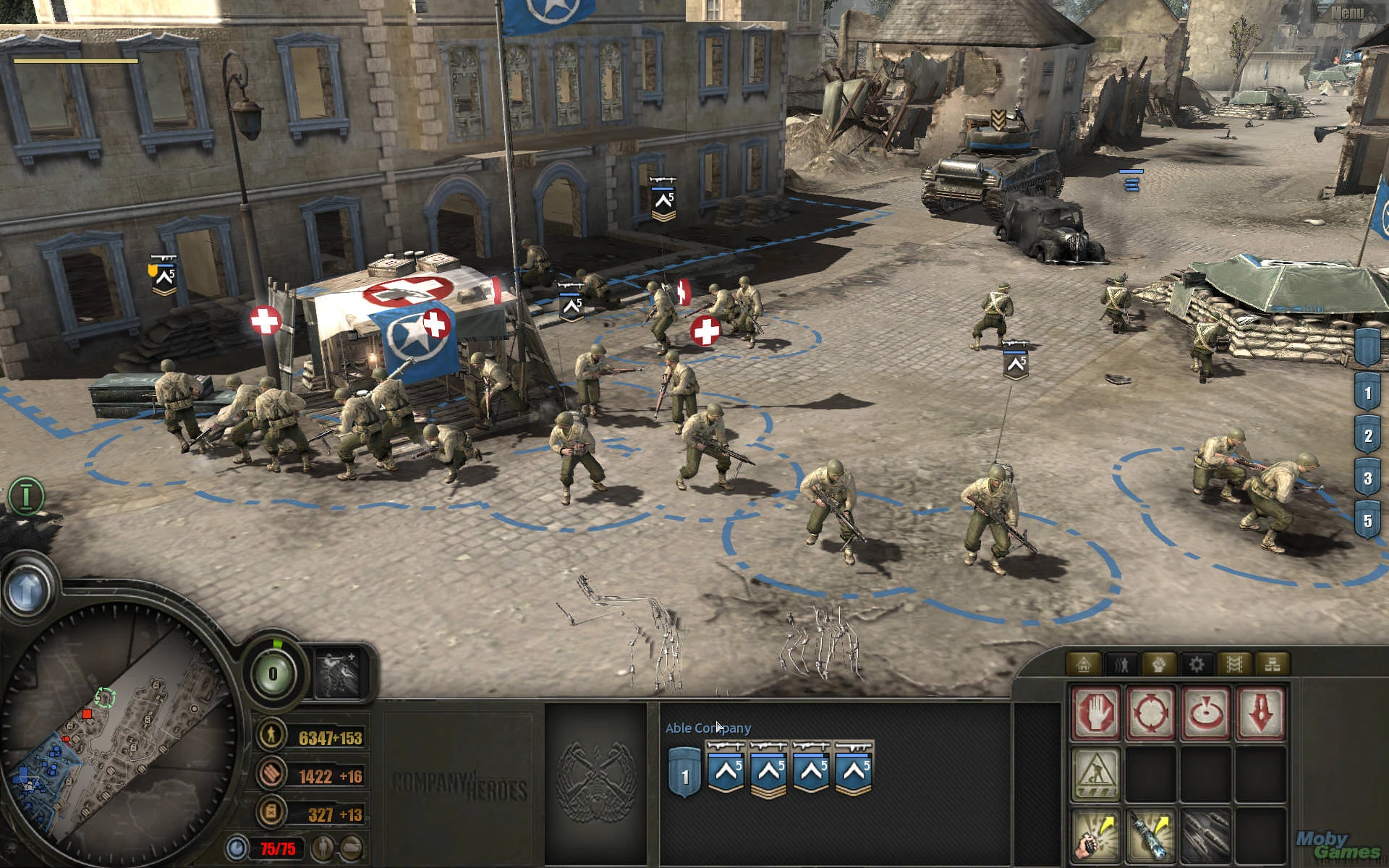1389x868 pixels.
Task: Expand the minimap camera arrow control
Action: tap(26, 590)
